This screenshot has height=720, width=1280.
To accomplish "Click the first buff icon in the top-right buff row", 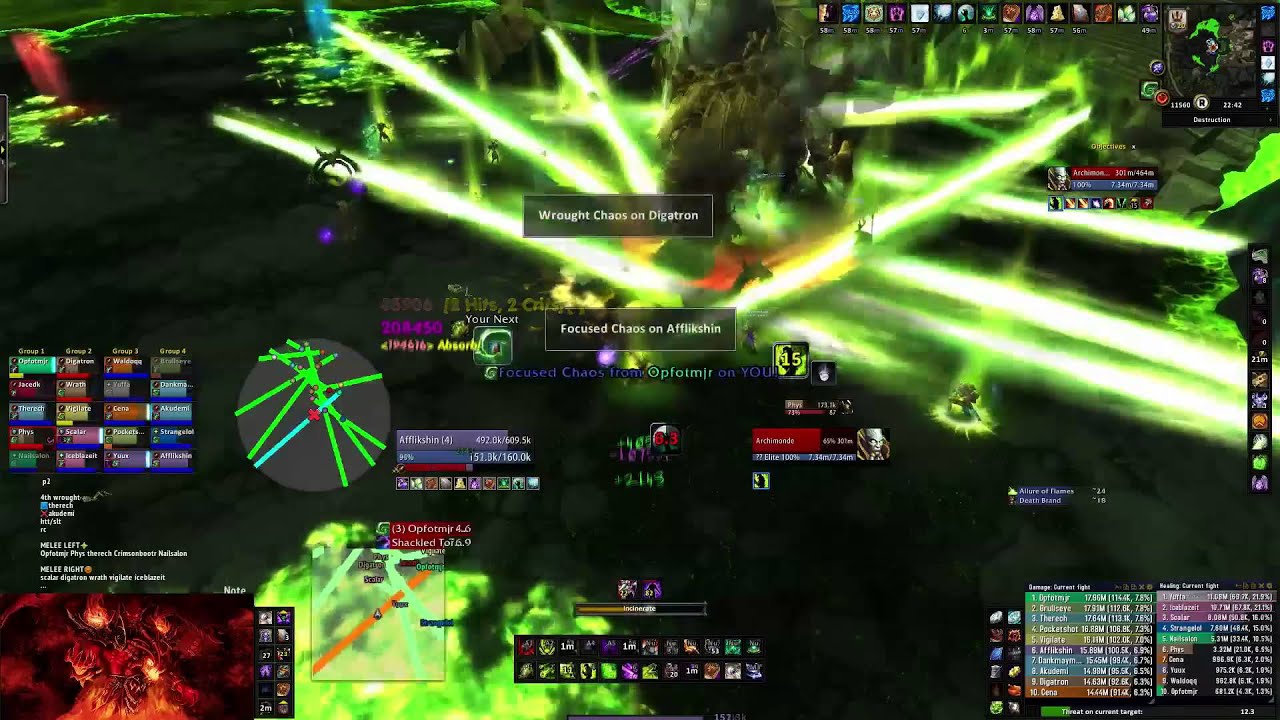I will click(826, 14).
